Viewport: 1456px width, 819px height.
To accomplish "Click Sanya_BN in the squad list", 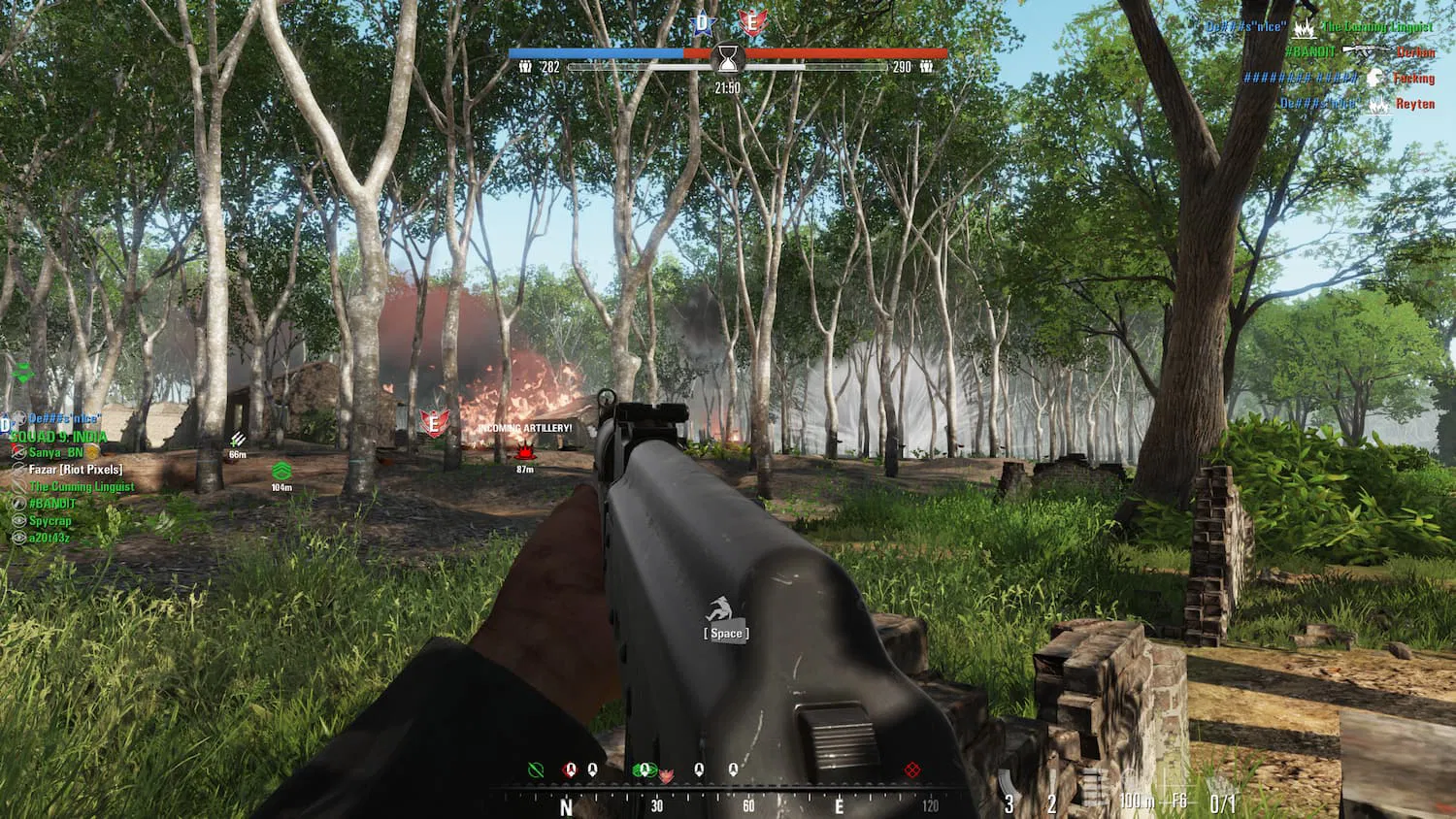I will pos(56,452).
